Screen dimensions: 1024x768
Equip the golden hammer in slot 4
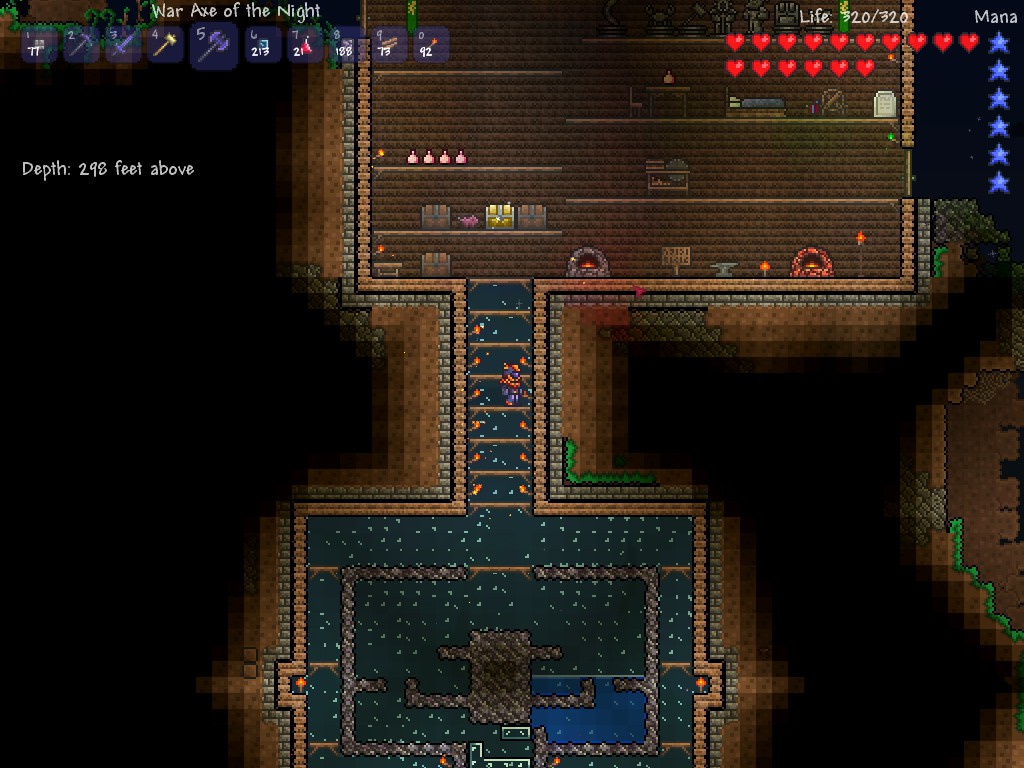pyautogui.click(x=165, y=46)
